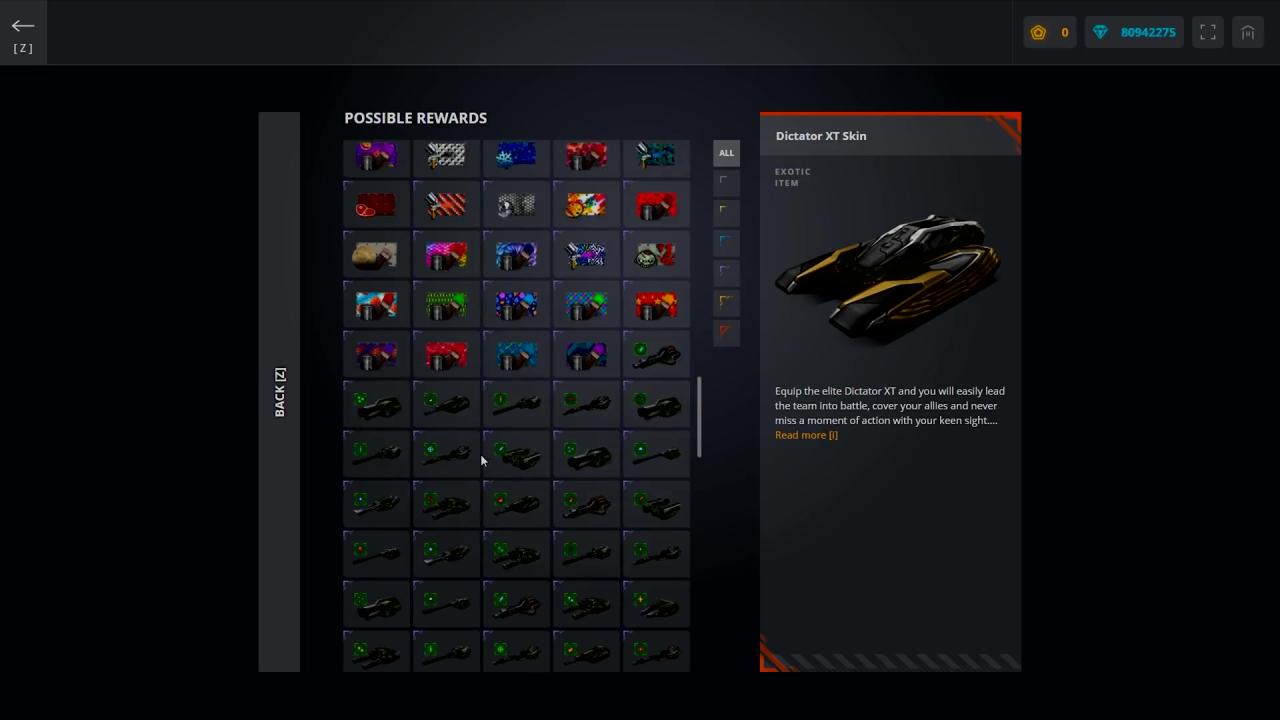Image resolution: width=1280 pixels, height=720 pixels.
Task: Go back using the top-left arrow
Action: (x=23, y=27)
